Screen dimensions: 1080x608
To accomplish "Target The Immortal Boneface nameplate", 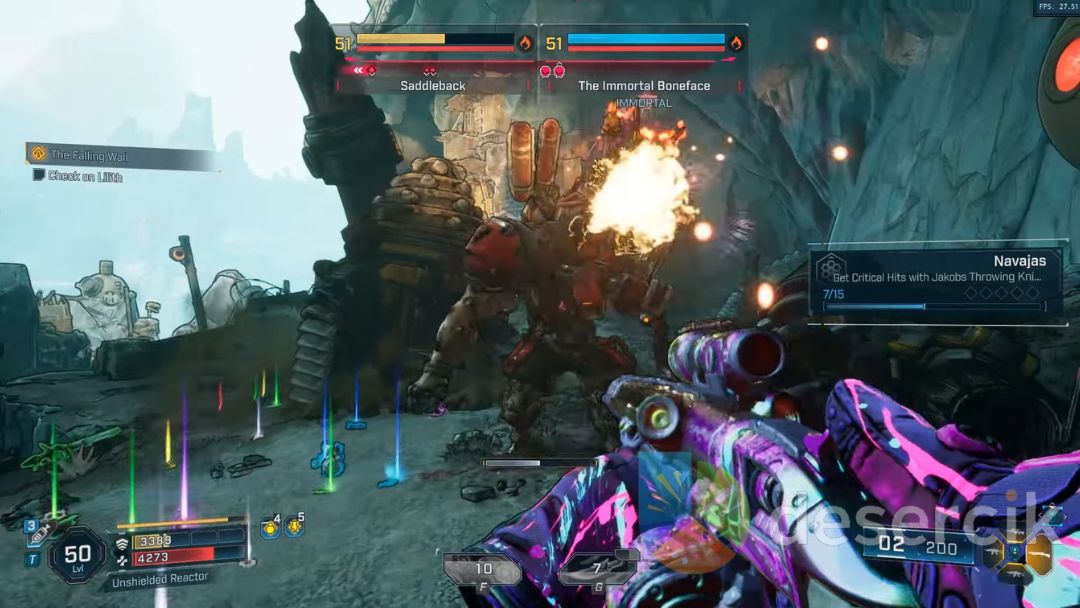I will click(644, 86).
